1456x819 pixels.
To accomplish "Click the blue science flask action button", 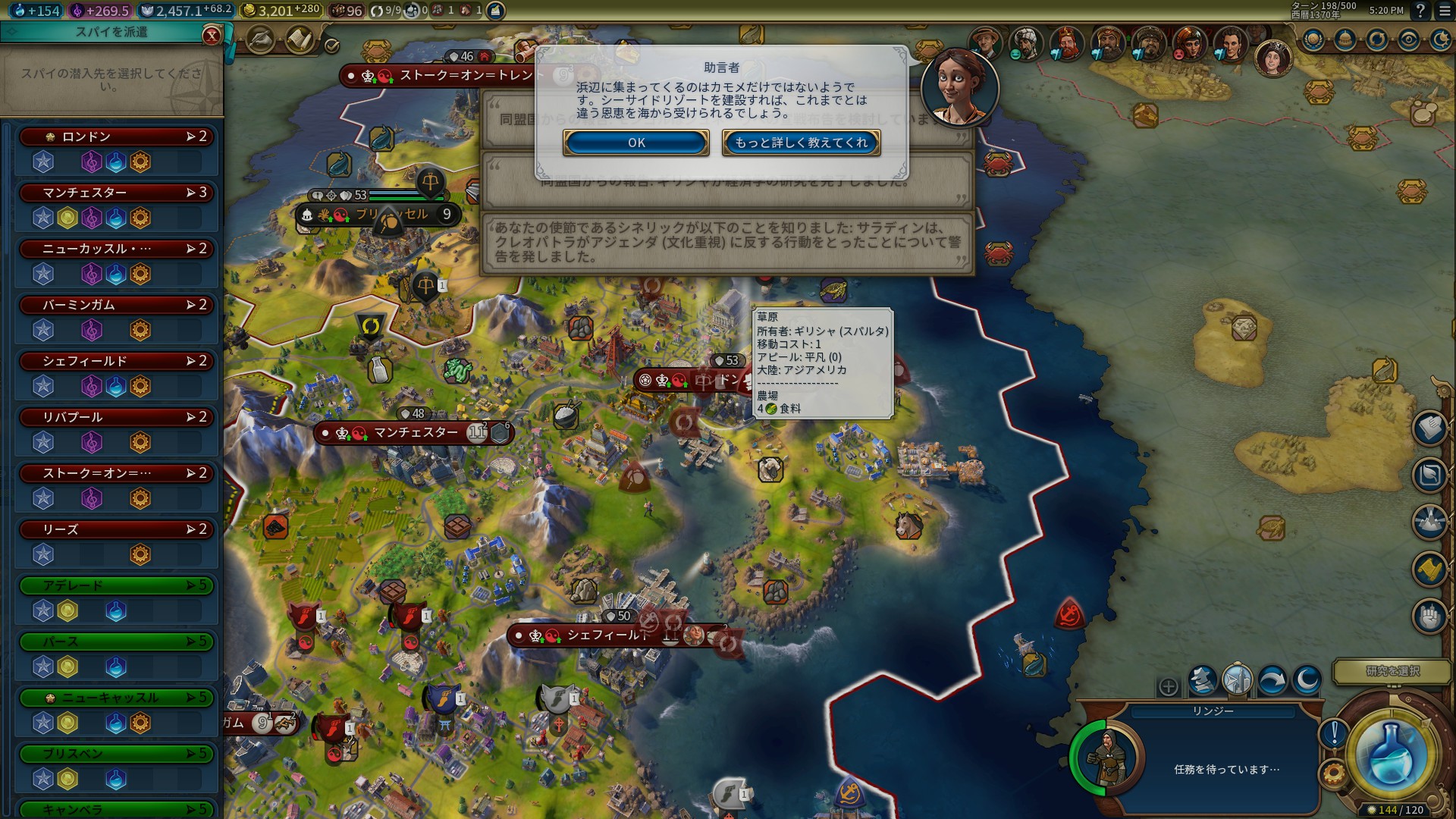I will point(1391,755).
